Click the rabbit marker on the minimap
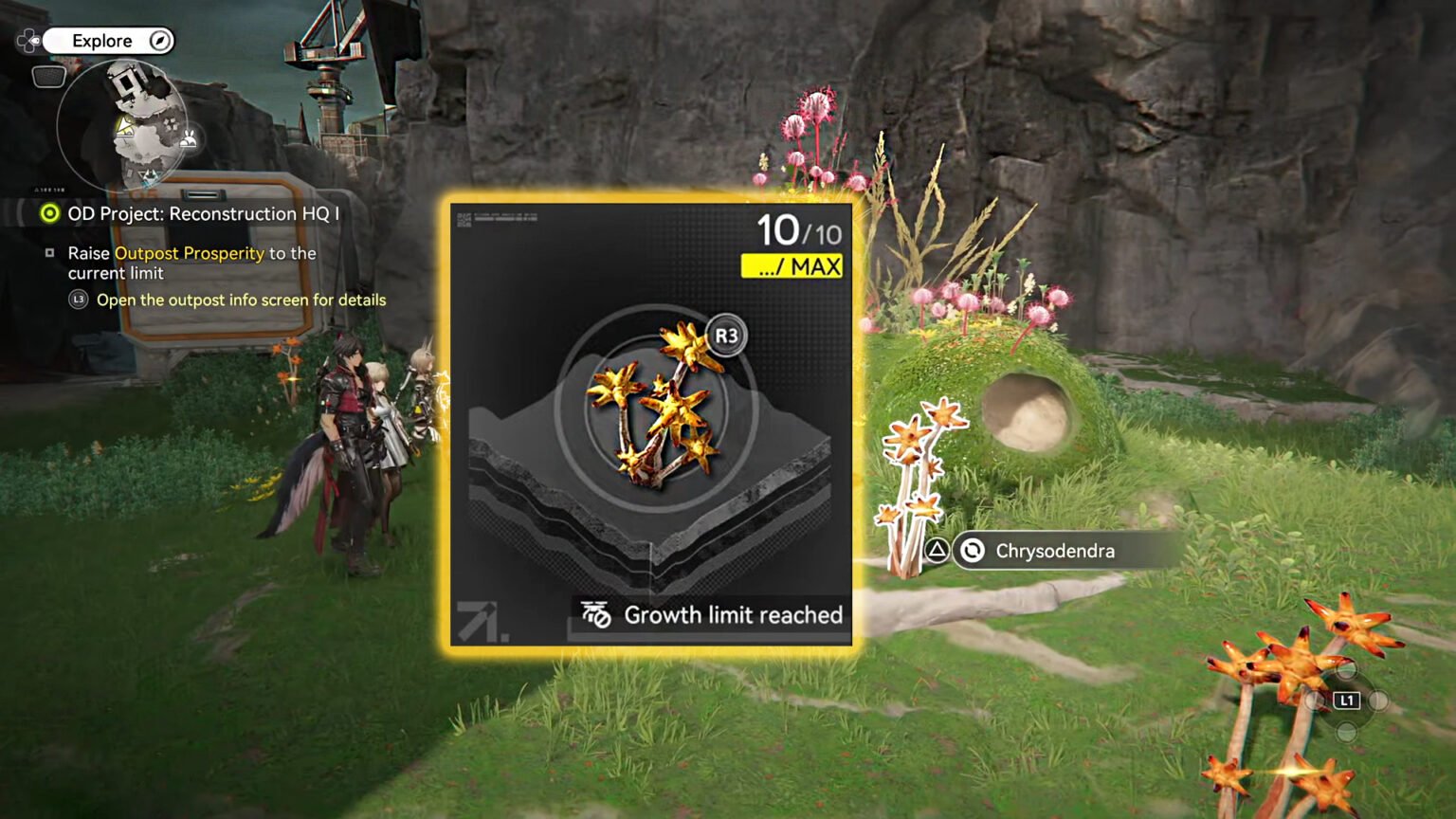The width and height of the screenshot is (1456, 819). pyautogui.click(x=189, y=138)
